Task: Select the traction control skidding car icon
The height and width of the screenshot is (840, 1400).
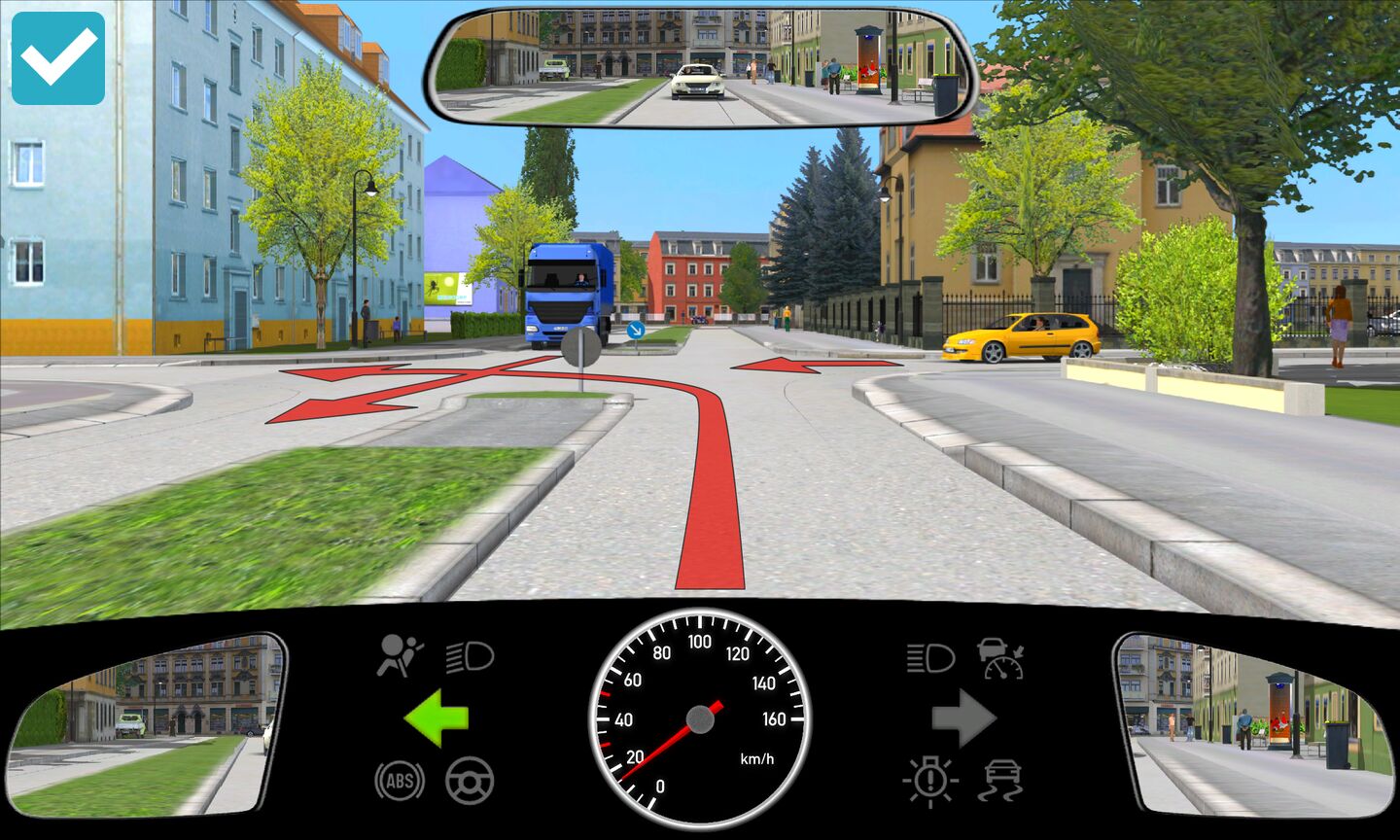Action: pos(1002,781)
